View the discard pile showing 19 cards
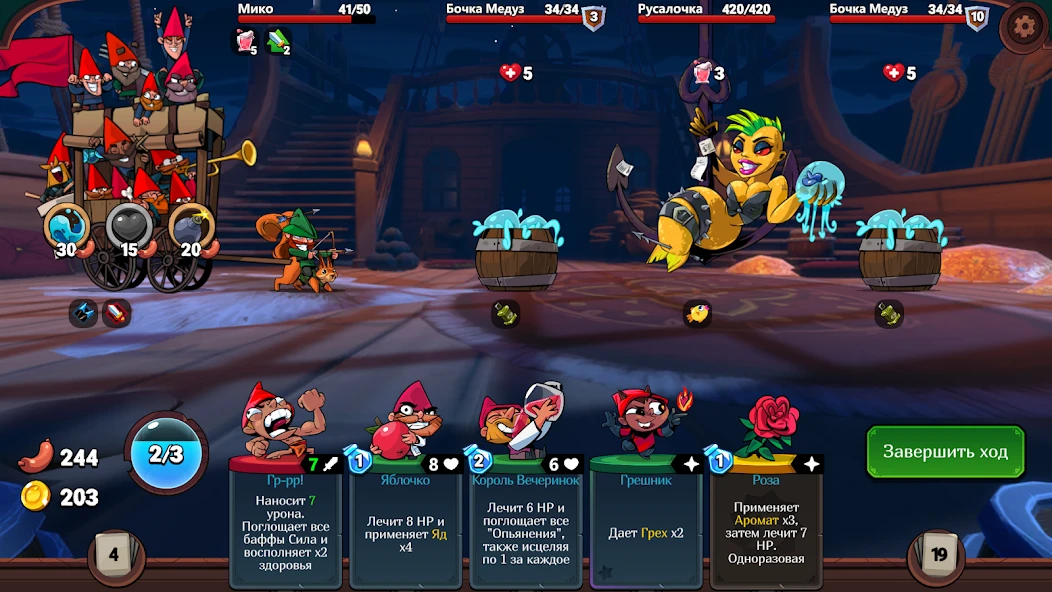1052x592 pixels. pyautogui.click(x=939, y=554)
